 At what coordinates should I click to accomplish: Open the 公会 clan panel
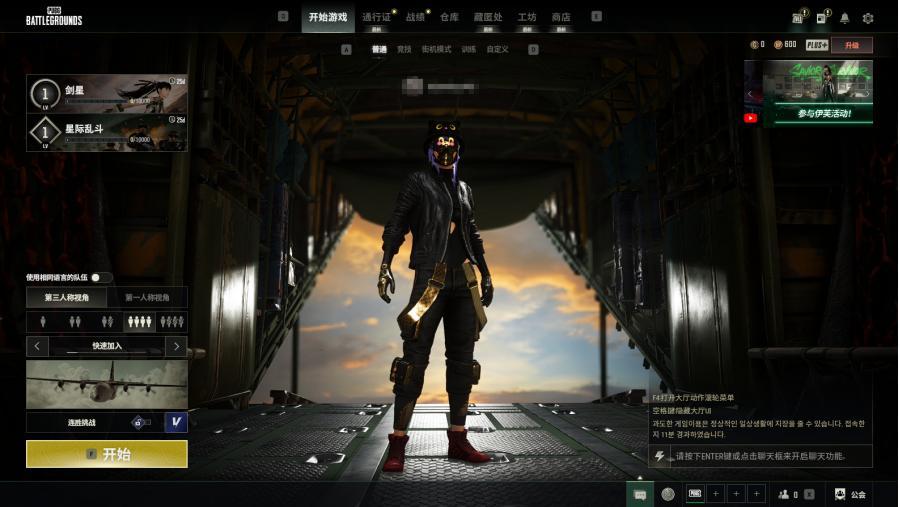pyautogui.click(x=850, y=494)
